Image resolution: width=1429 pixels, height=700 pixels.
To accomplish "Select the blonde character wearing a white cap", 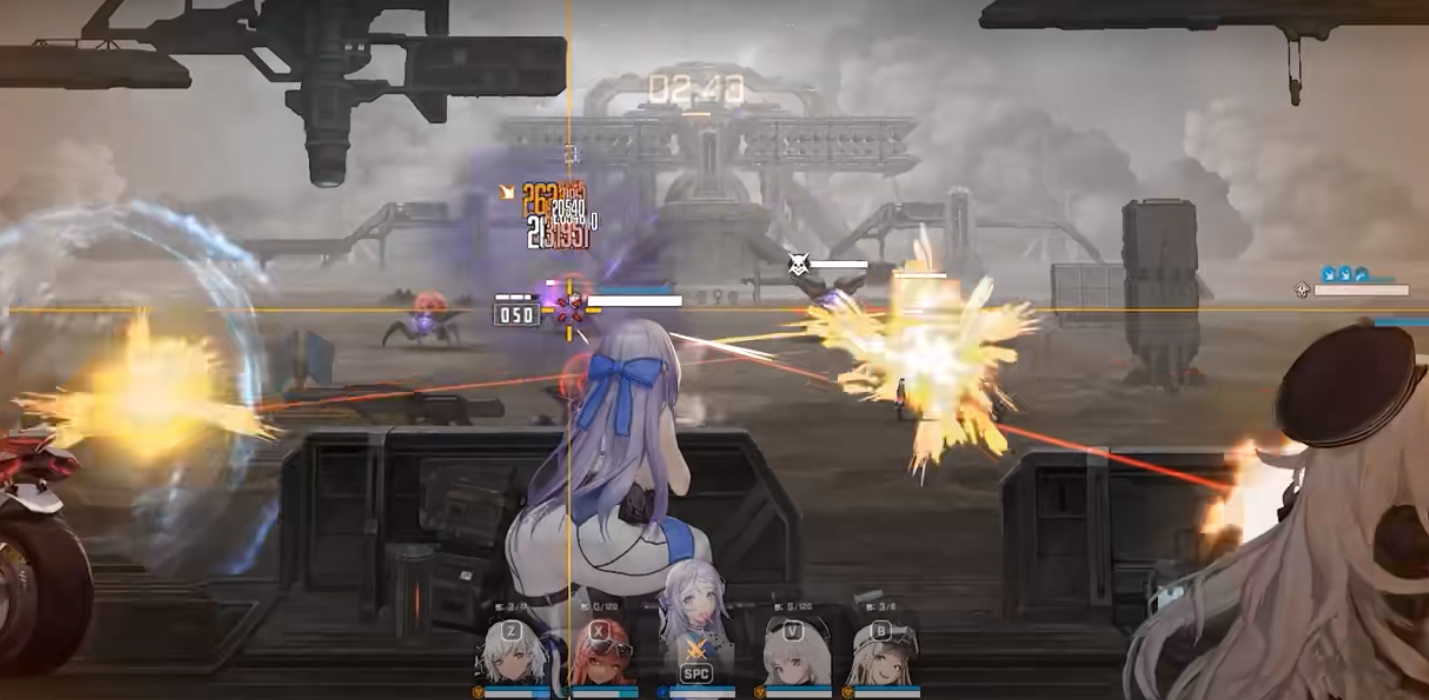I will (x=885, y=653).
